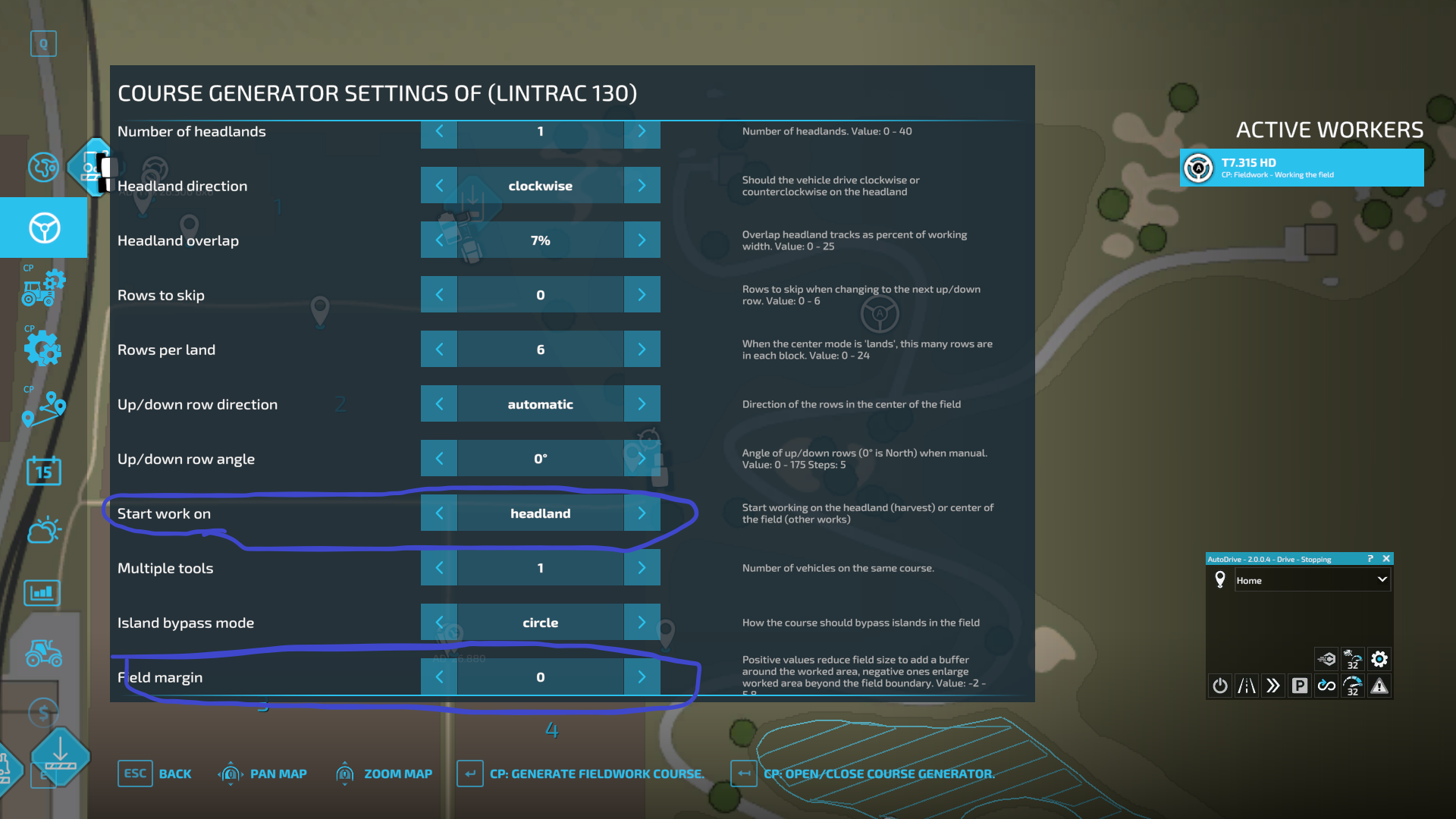
Task: Enable AutoDrive loop mode icon
Action: (1326, 686)
